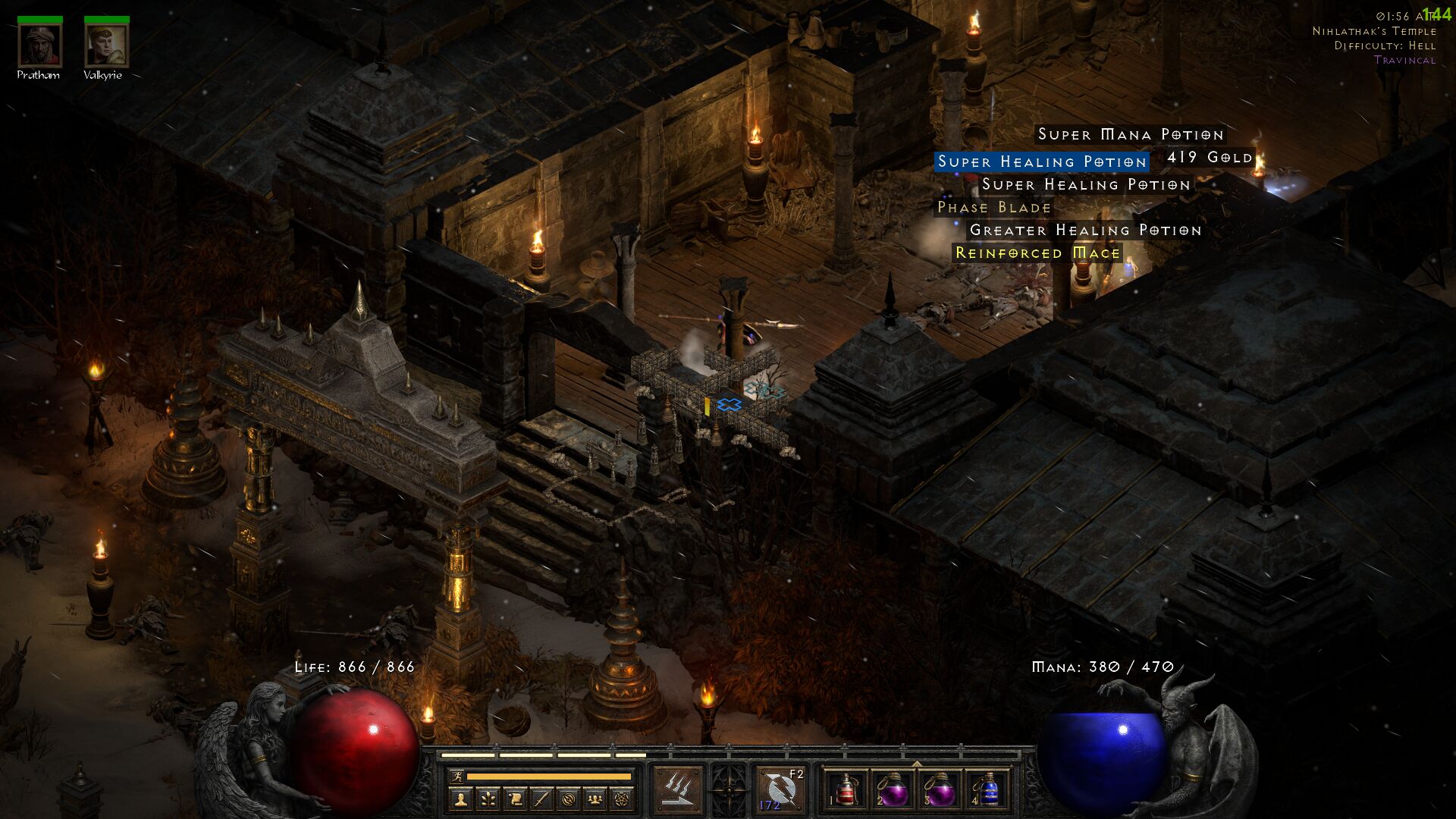Open the character screen with the bust icon
Screen dimensions: 1456x819
[460, 799]
